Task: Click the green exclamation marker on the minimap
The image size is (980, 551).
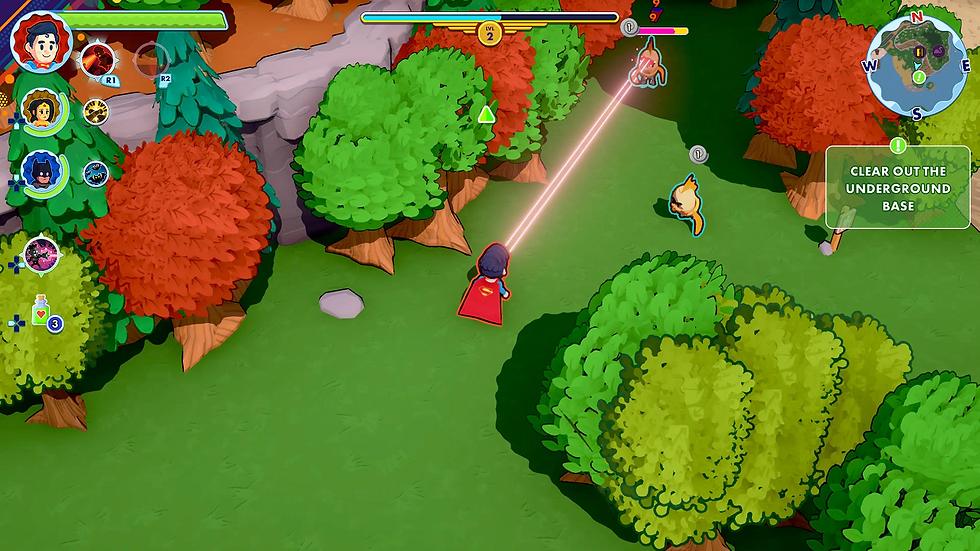Action: pyautogui.click(x=919, y=77)
